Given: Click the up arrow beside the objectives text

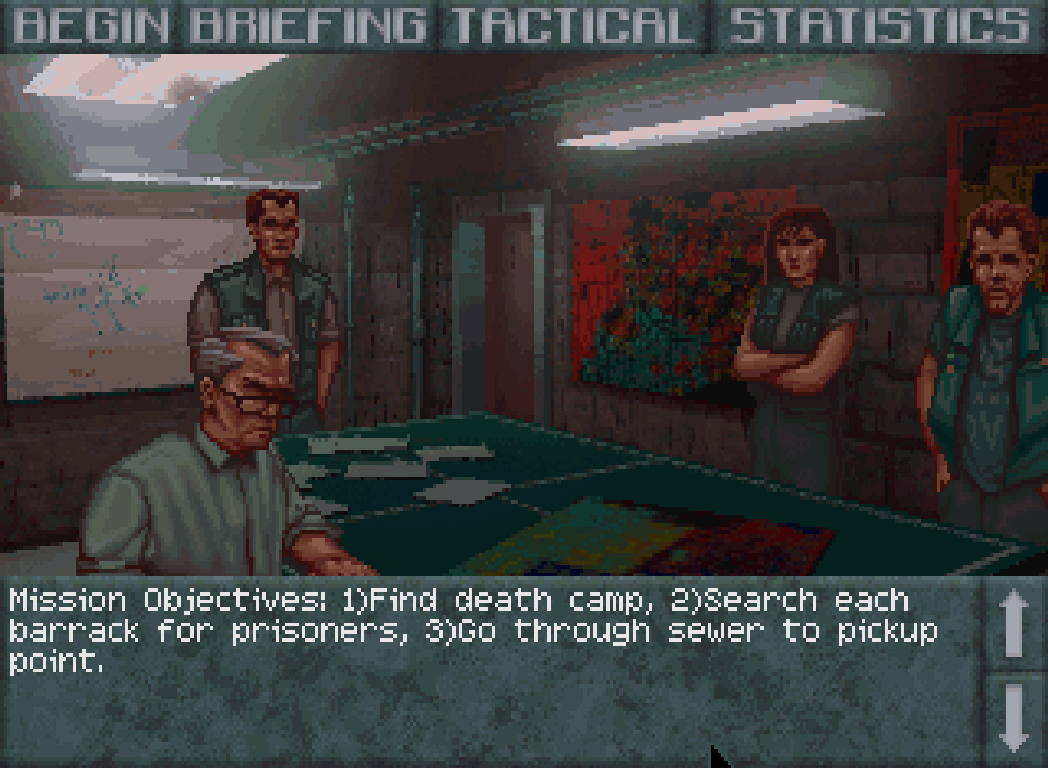Looking at the screenshot, I should click(x=1013, y=622).
